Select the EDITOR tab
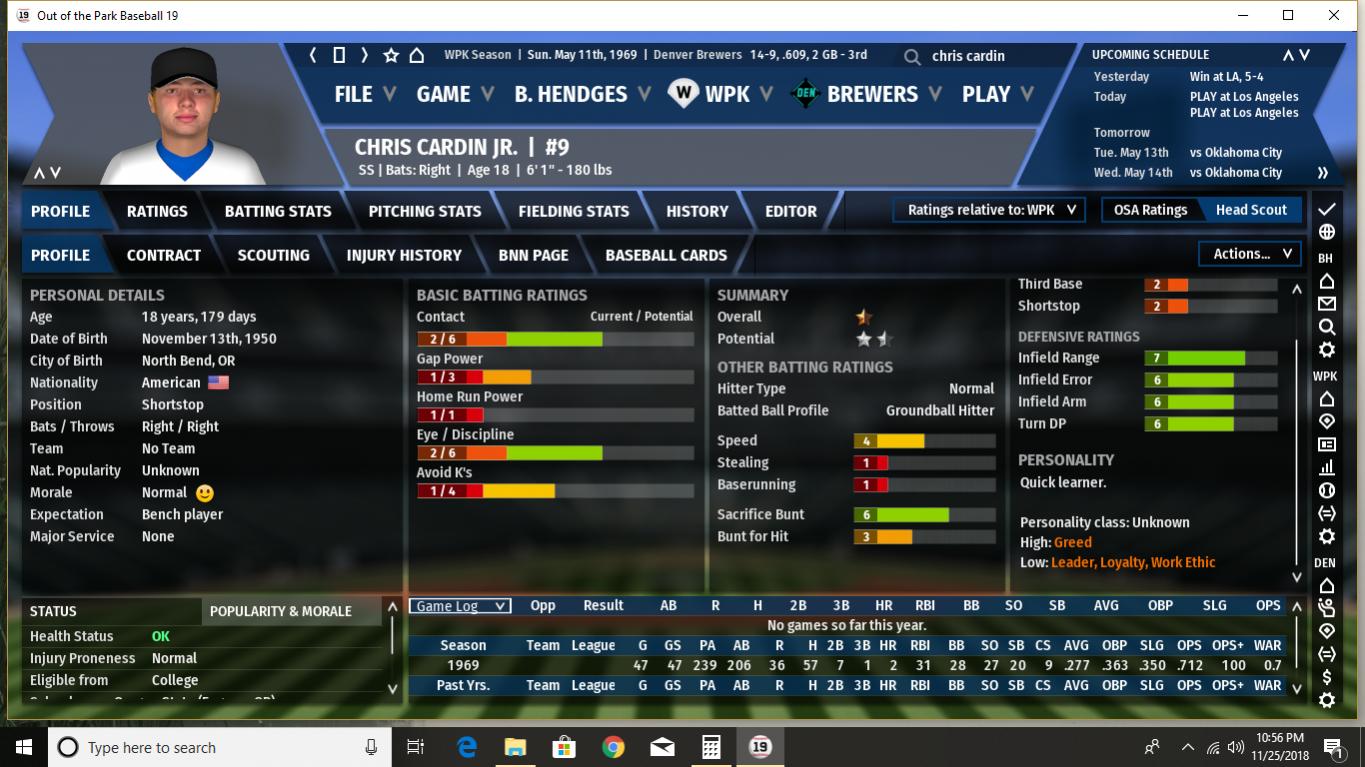The image size is (1365, 767). point(791,211)
